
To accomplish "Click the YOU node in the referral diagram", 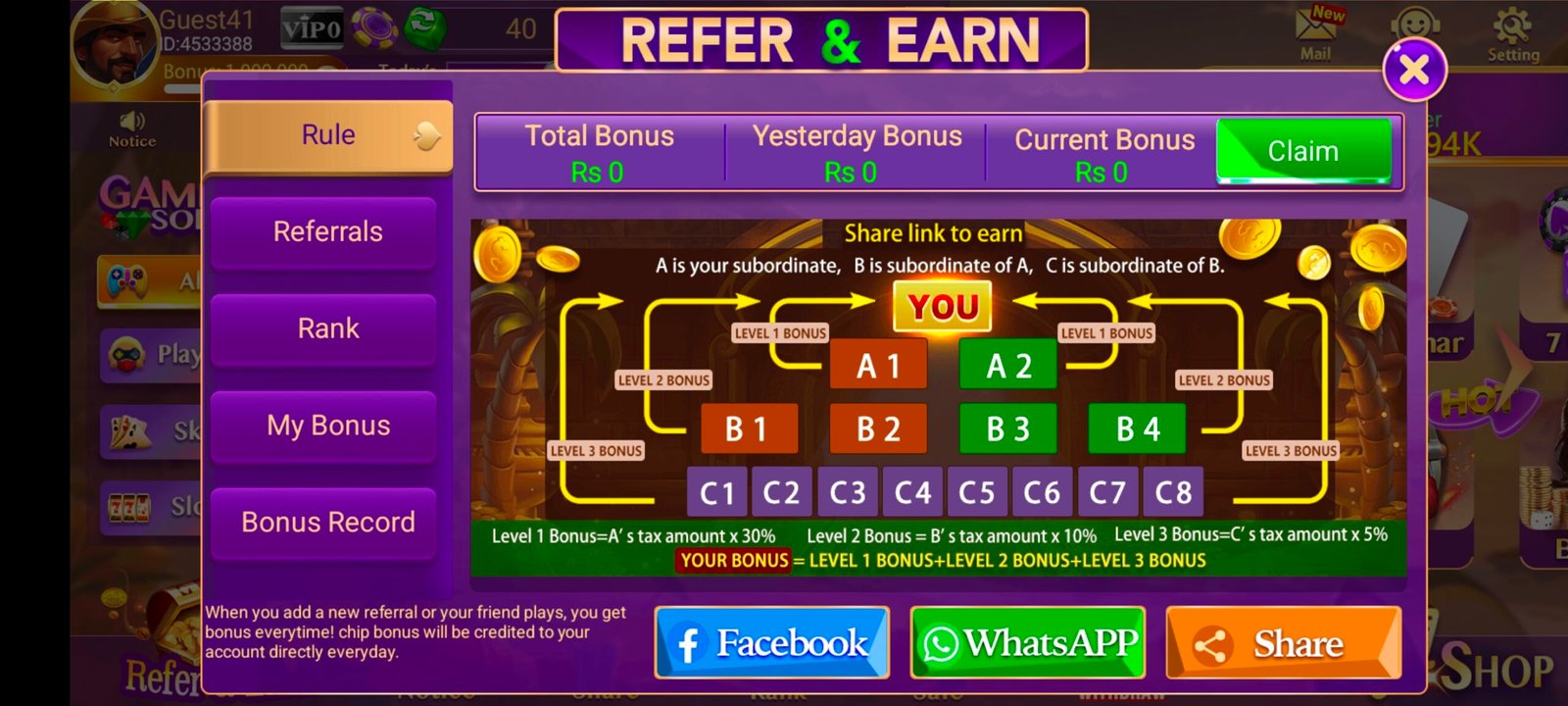I will tap(943, 305).
